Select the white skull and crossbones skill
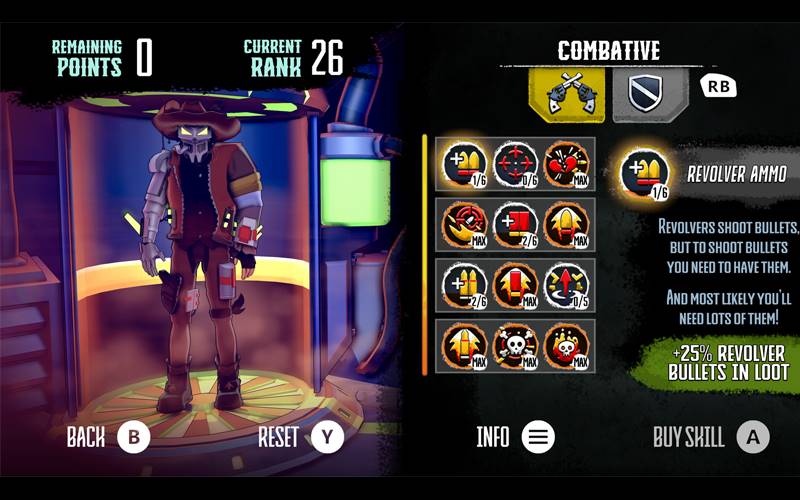Viewport: 800px width, 500px height. pos(515,345)
